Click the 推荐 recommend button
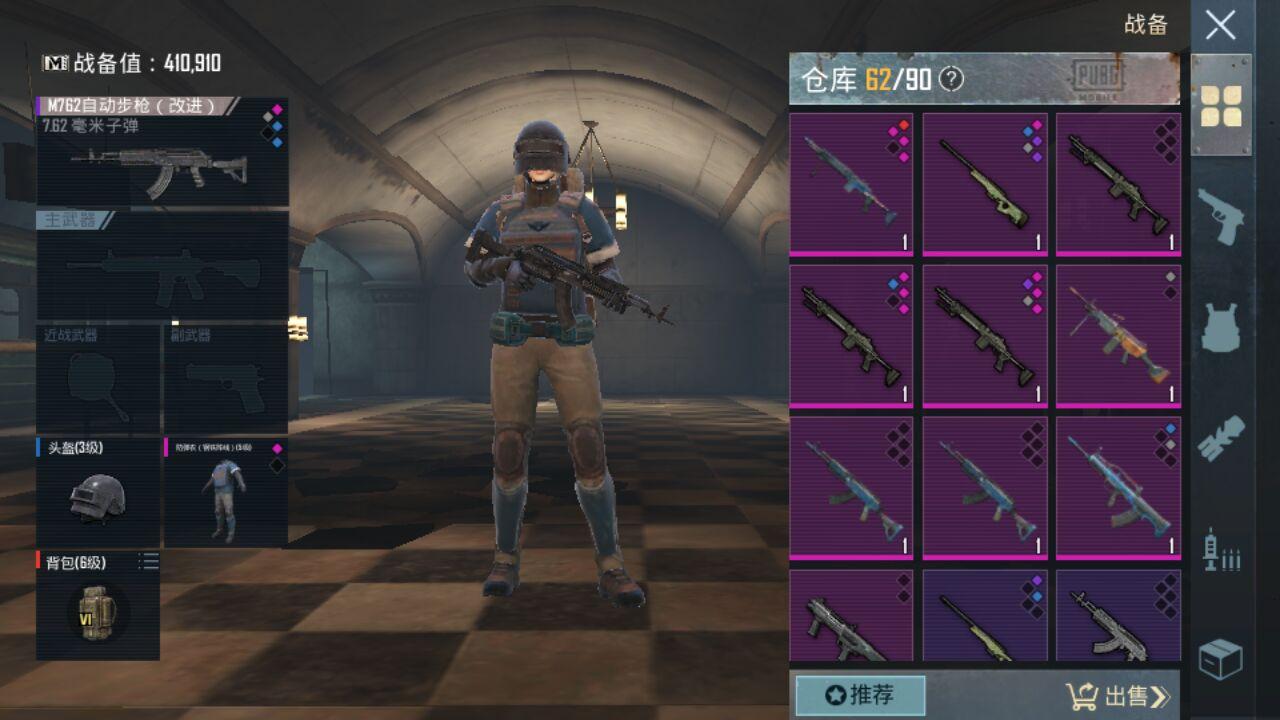 pyautogui.click(x=860, y=695)
